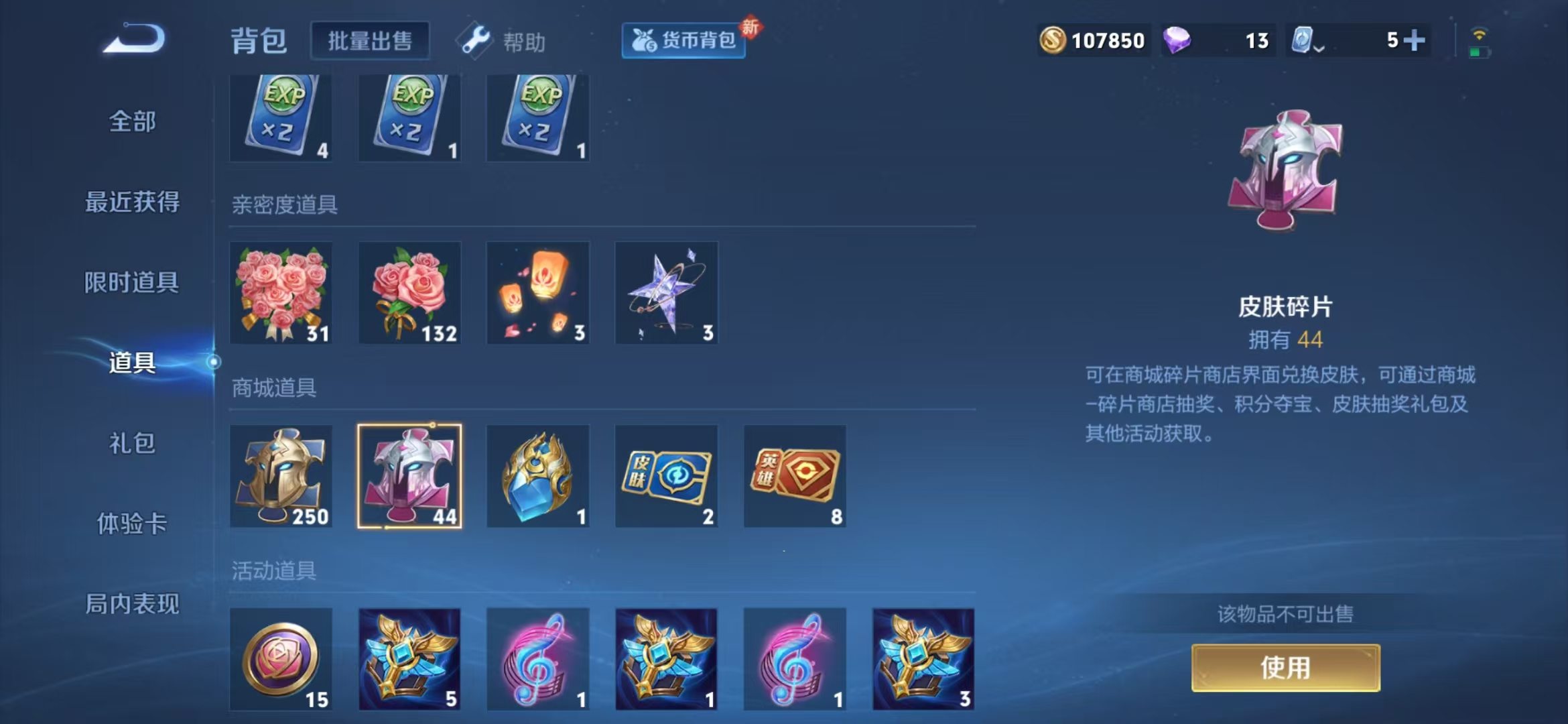Select the pink 皮肤碎片 fragment item
The image size is (1568, 724).
[x=409, y=477]
